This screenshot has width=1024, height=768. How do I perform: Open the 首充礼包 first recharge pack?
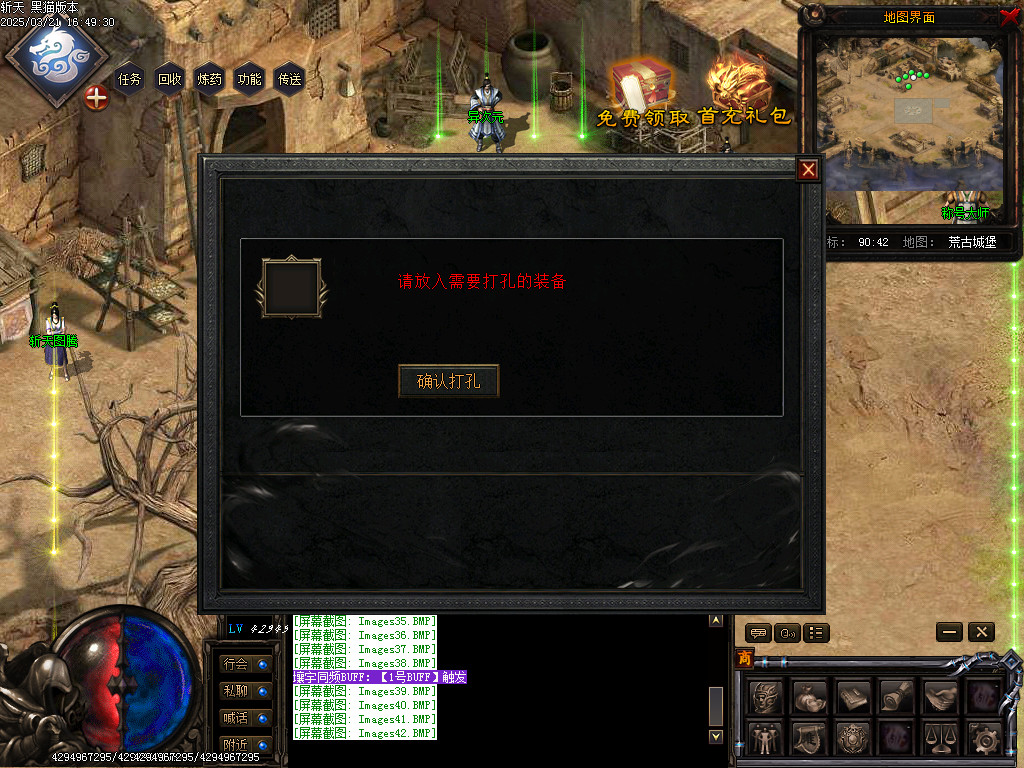(744, 92)
